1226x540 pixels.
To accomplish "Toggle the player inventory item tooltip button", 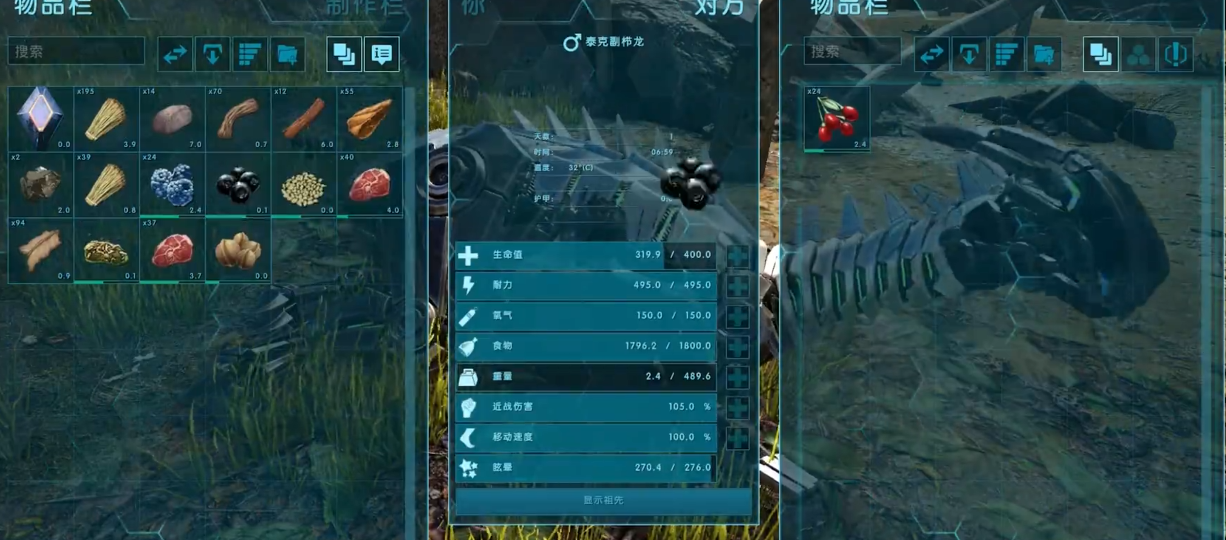I will point(381,54).
